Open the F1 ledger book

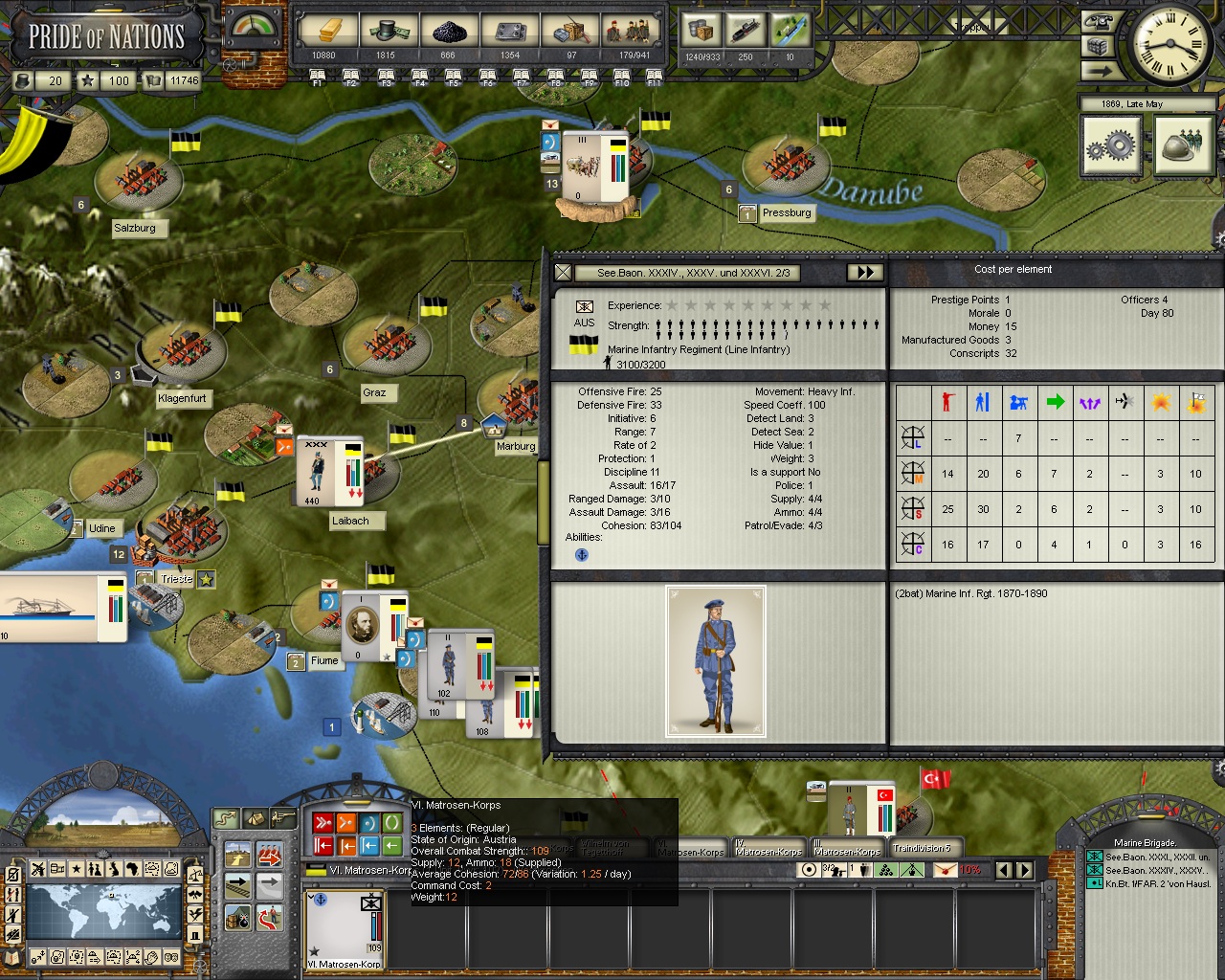click(x=319, y=77)
